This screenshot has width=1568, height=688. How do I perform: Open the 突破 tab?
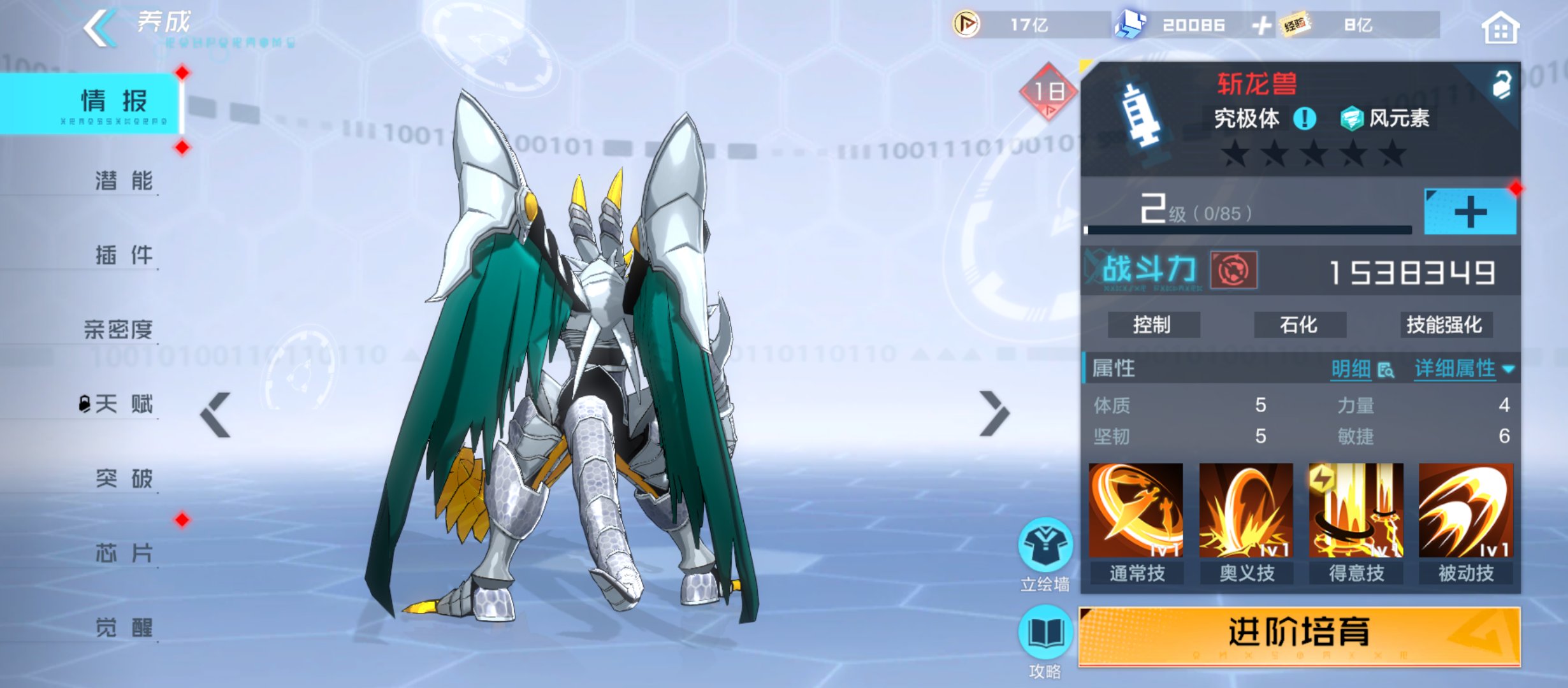123,478
